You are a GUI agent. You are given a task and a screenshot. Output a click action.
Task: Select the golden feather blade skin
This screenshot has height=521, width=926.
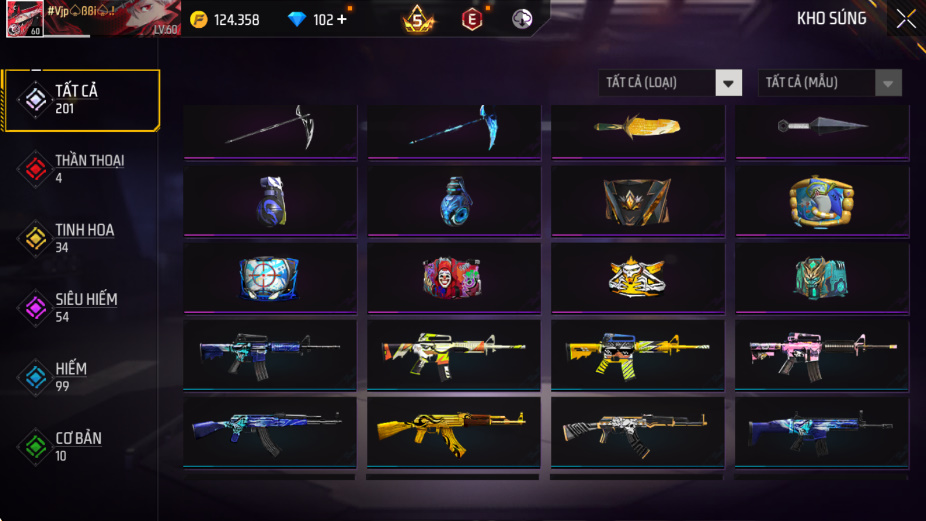point(637,128)
